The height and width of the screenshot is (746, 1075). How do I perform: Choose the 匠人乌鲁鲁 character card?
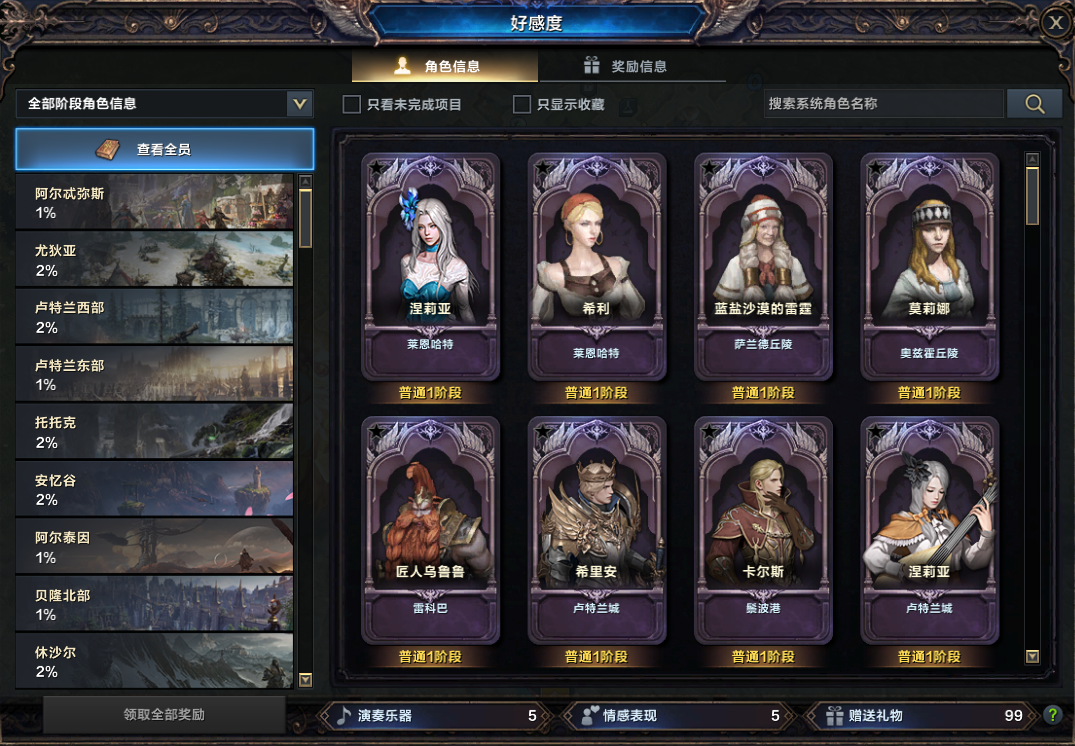(x=430, y=530)
